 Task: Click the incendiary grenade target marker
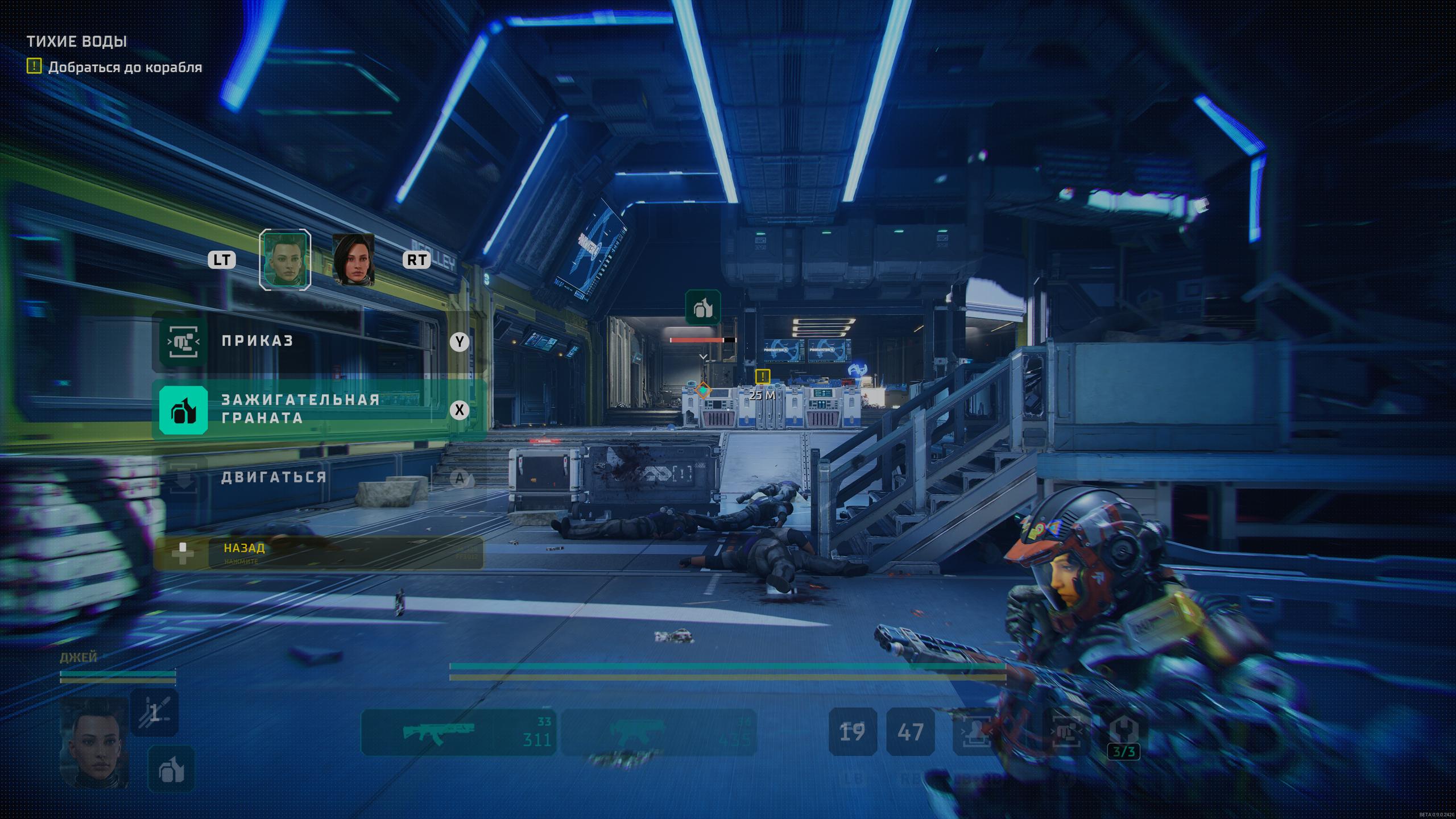[x=703, y=308]
